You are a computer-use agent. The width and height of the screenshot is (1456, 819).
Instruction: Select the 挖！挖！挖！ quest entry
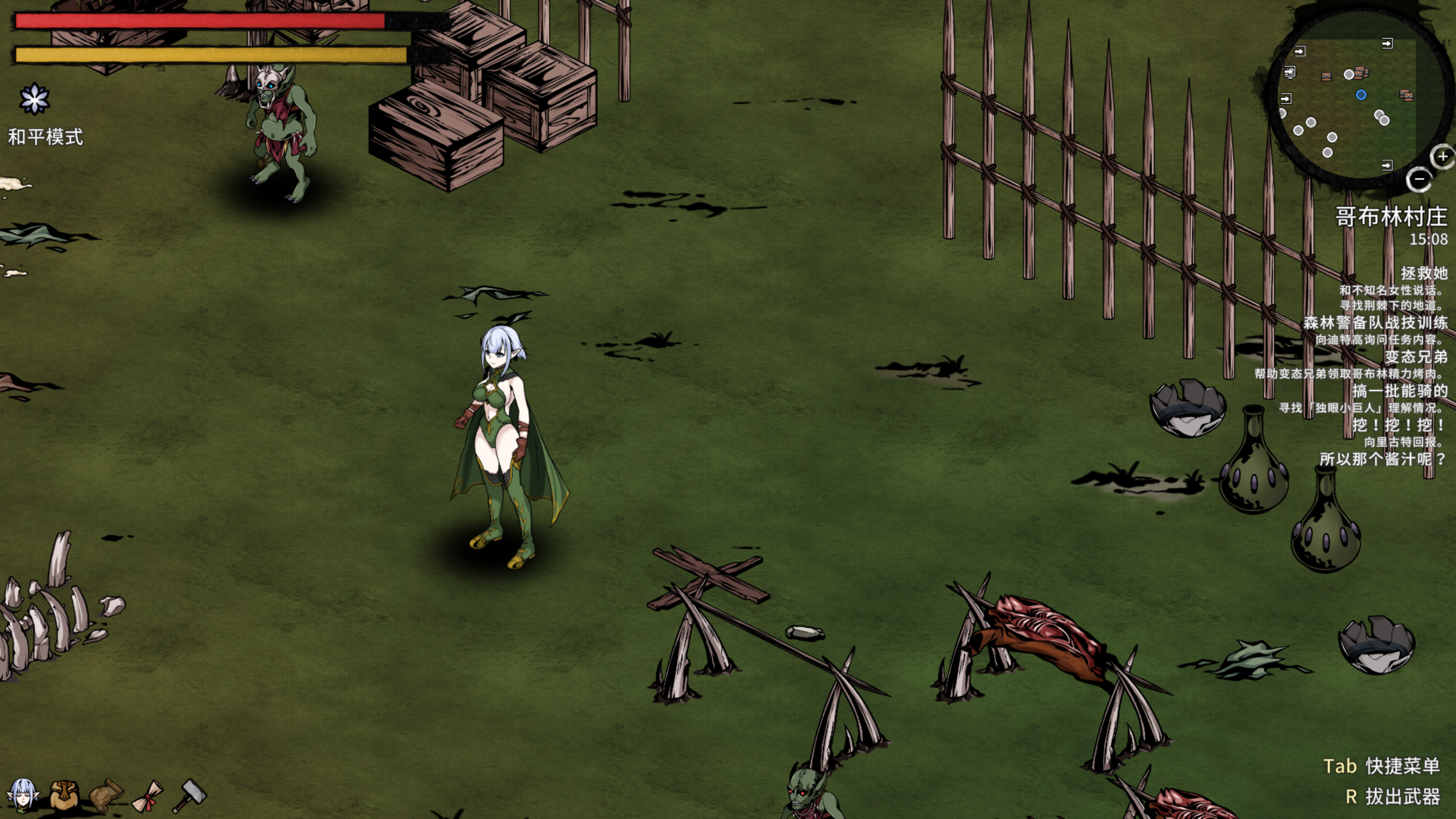pos(1400,425)
